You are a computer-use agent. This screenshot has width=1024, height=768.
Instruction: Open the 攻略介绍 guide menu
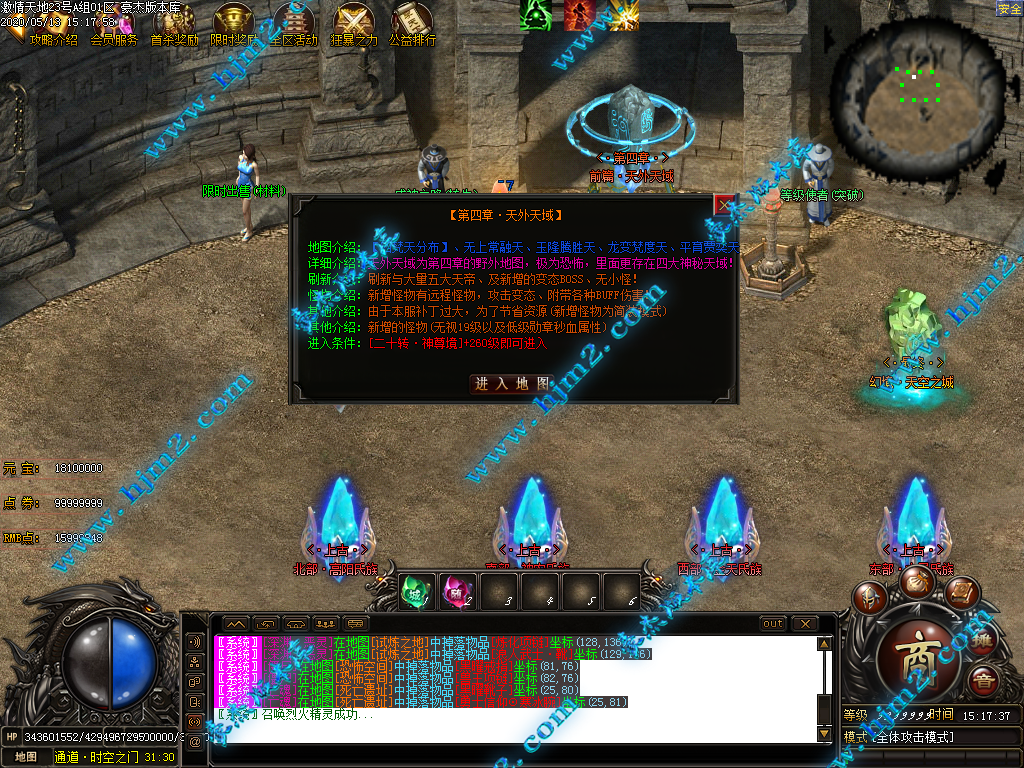[52, 25]
